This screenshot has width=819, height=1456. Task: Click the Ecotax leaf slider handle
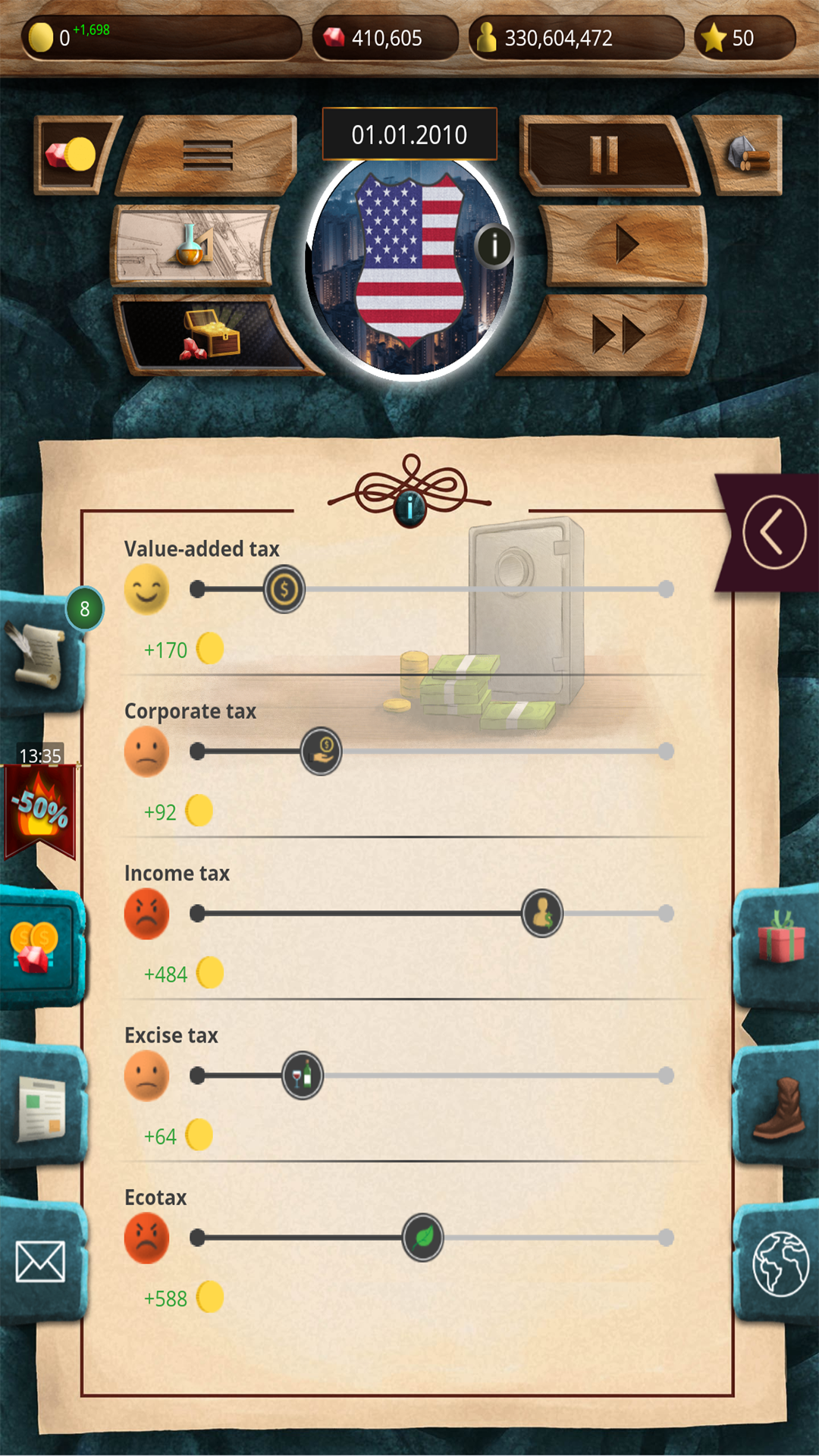[x=422, y=1238]
